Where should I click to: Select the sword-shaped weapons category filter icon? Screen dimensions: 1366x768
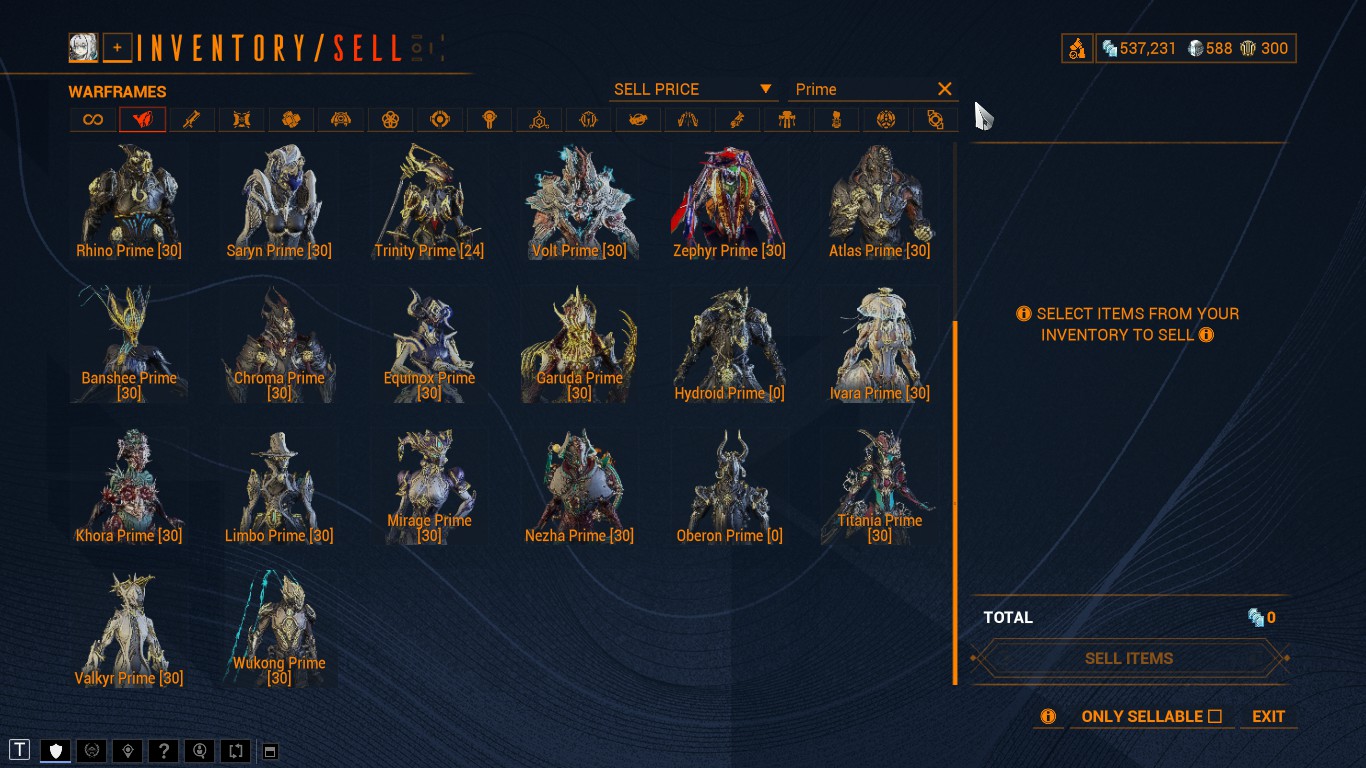tap(192, 119)
